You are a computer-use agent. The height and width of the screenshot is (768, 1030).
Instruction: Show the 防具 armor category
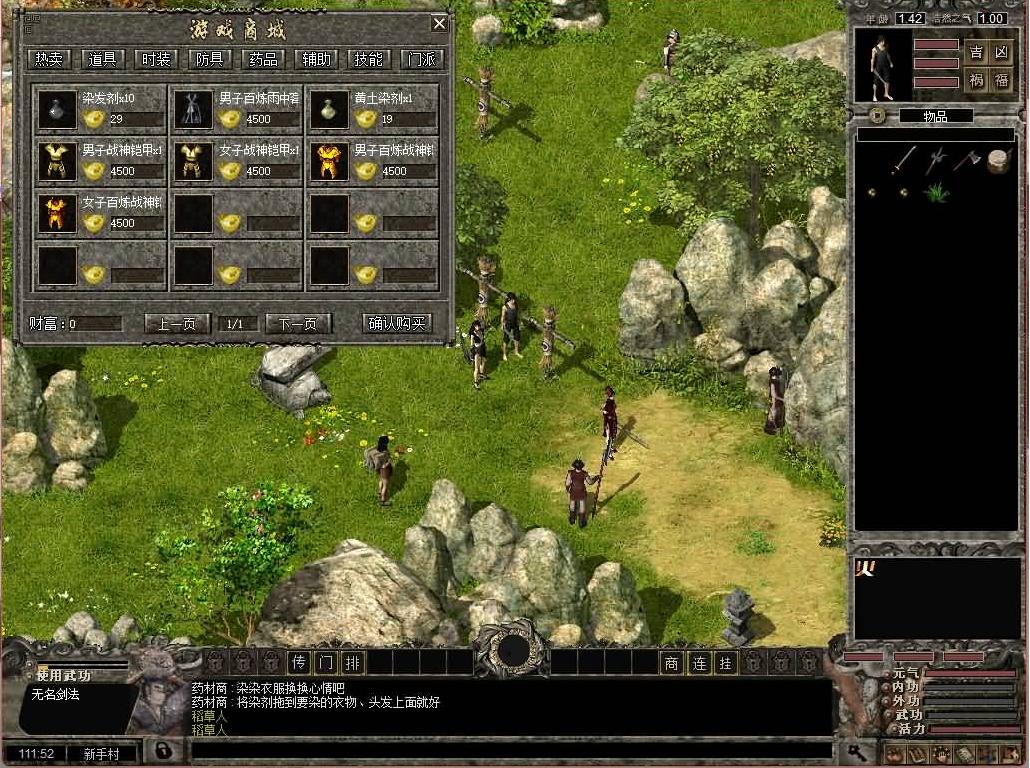pyautogui.click(x=209, y=59)
